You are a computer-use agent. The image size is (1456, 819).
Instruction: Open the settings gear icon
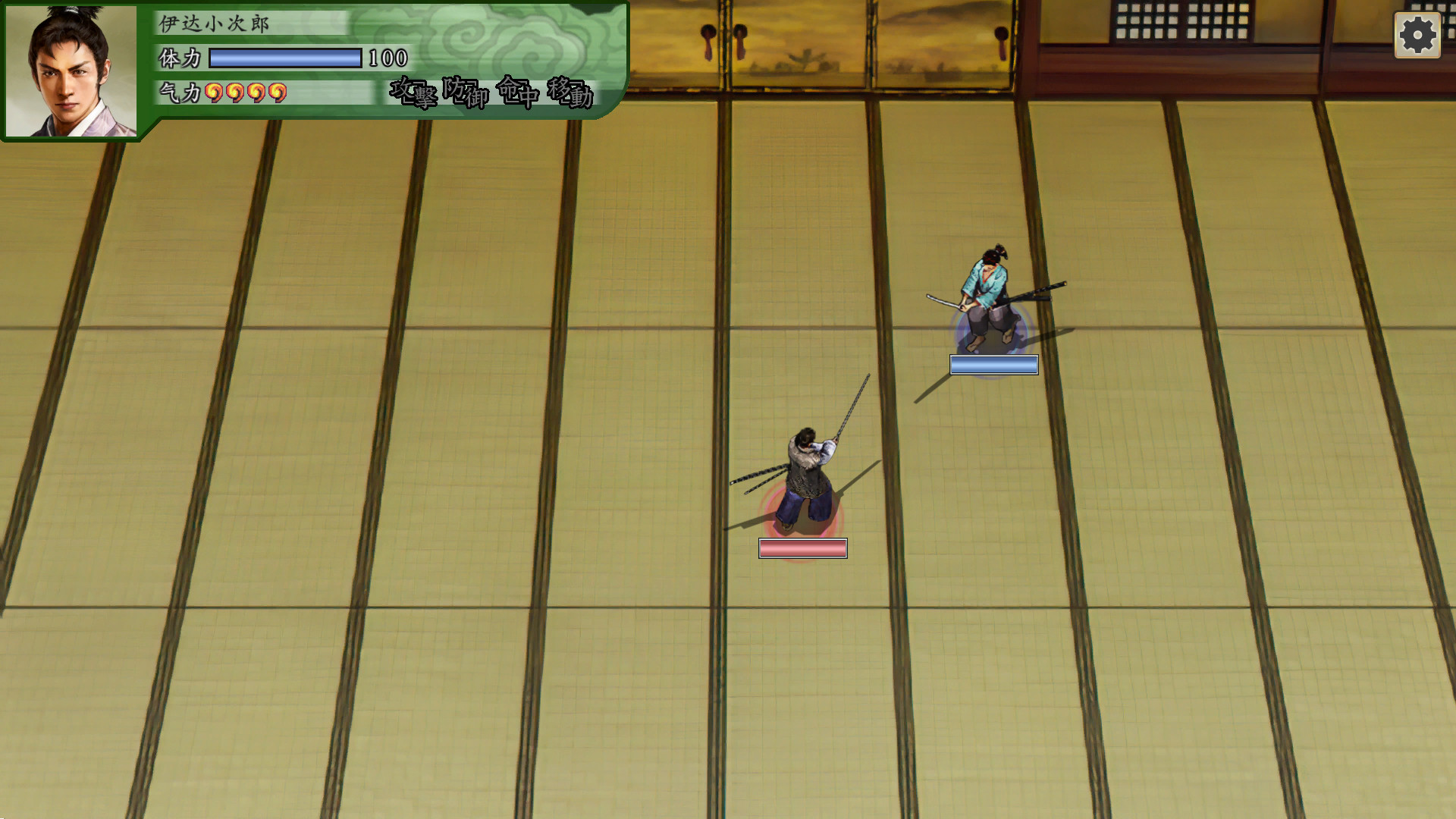pyautogui.click(x=1417, y=34)
